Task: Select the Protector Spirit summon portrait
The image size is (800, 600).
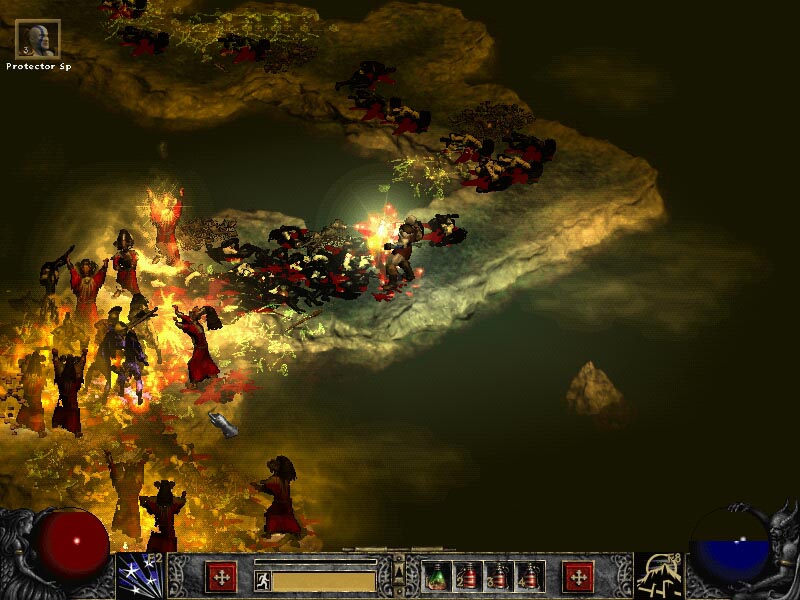Action: click(38, 39)
